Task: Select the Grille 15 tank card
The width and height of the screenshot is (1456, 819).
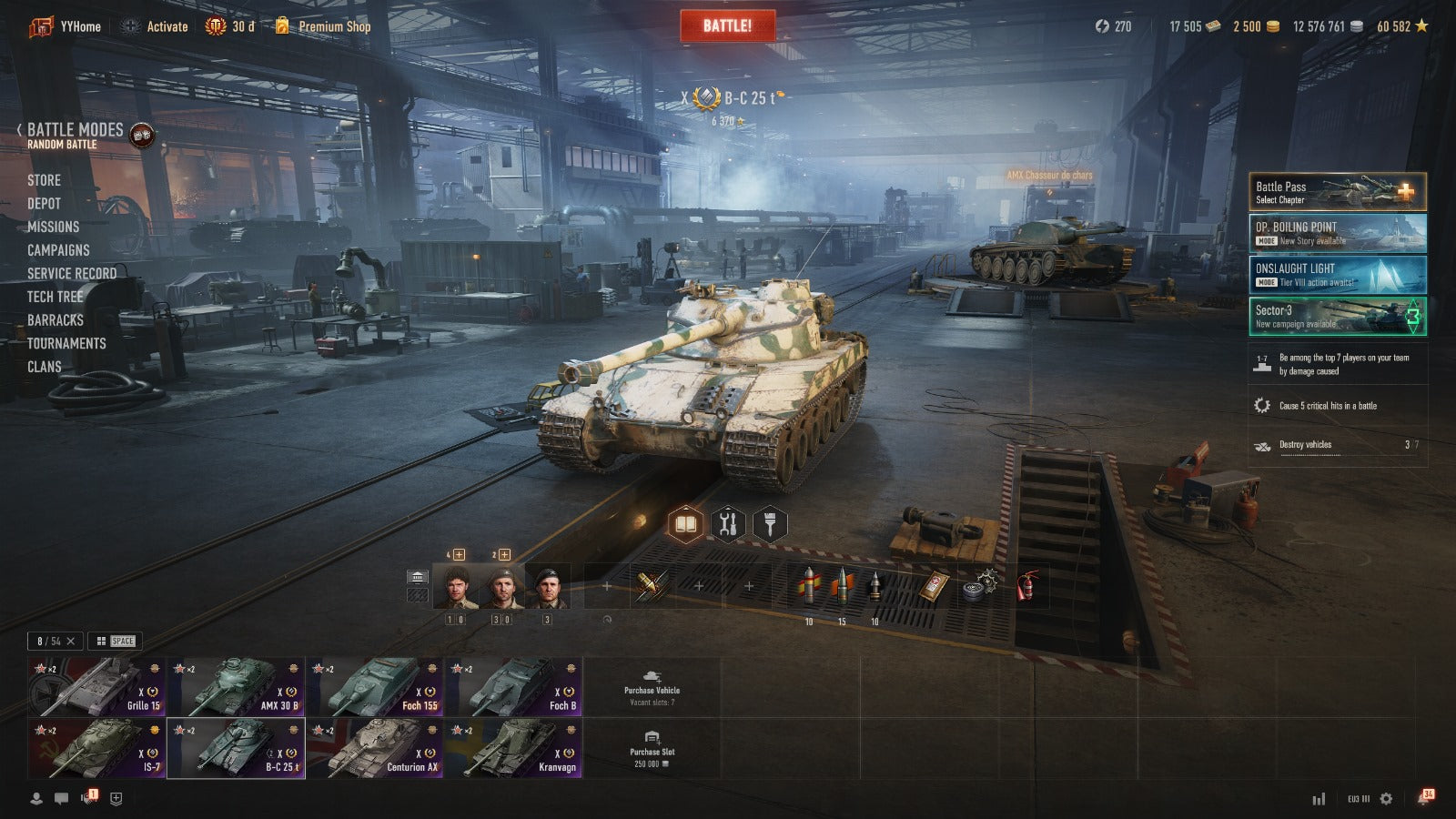Action: pos(97,687)
